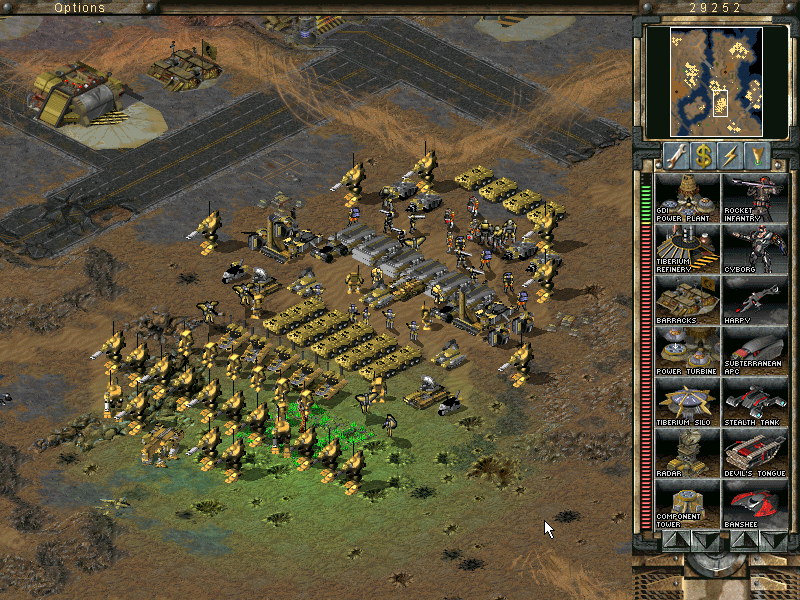Build a Component Tower
The height and width of the screenshot is (600, 800).
pyautogui.click(x=688, y=503)
